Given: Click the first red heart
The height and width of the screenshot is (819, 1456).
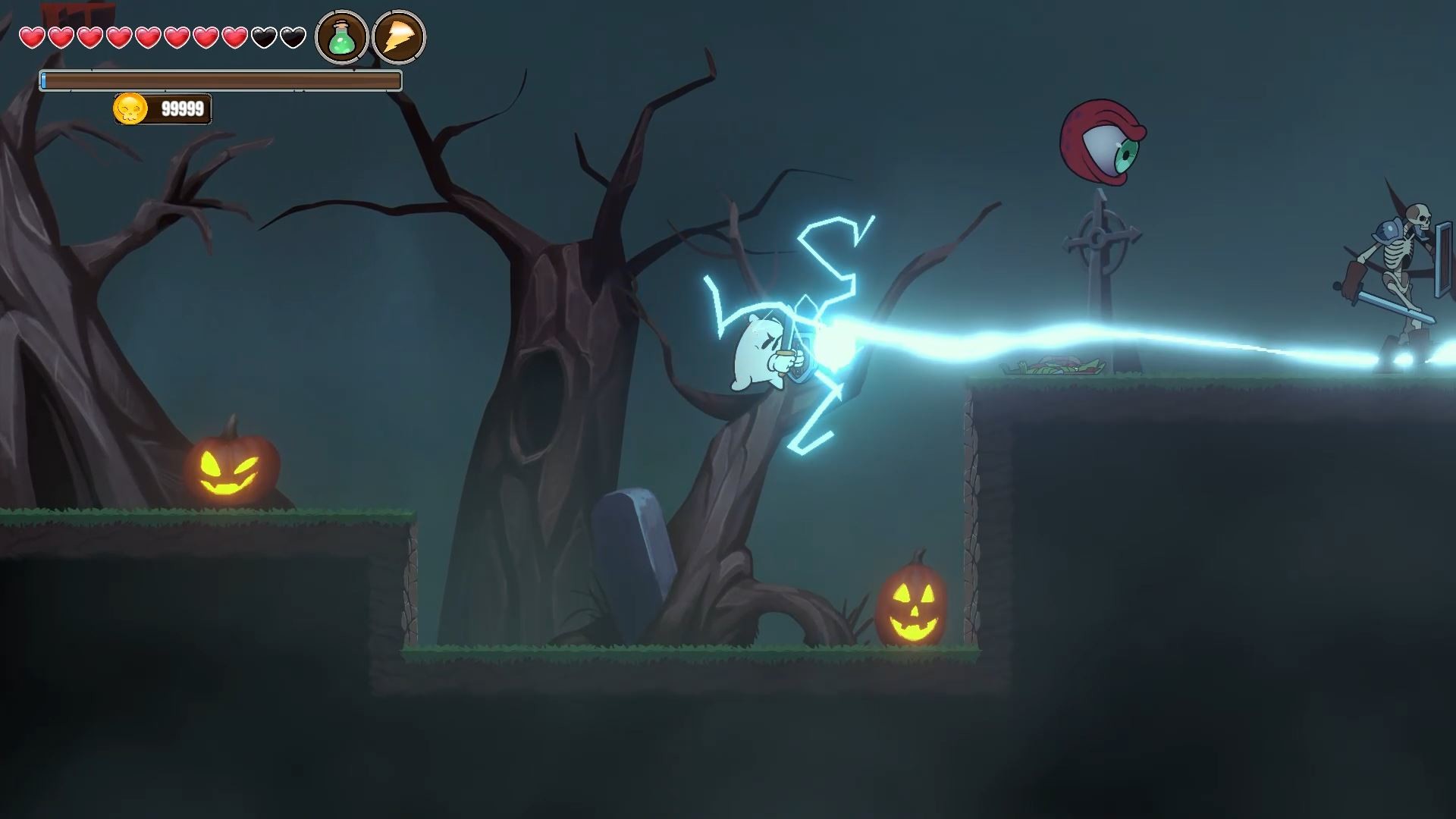Looking at the screenshot, I should point(33,37).
